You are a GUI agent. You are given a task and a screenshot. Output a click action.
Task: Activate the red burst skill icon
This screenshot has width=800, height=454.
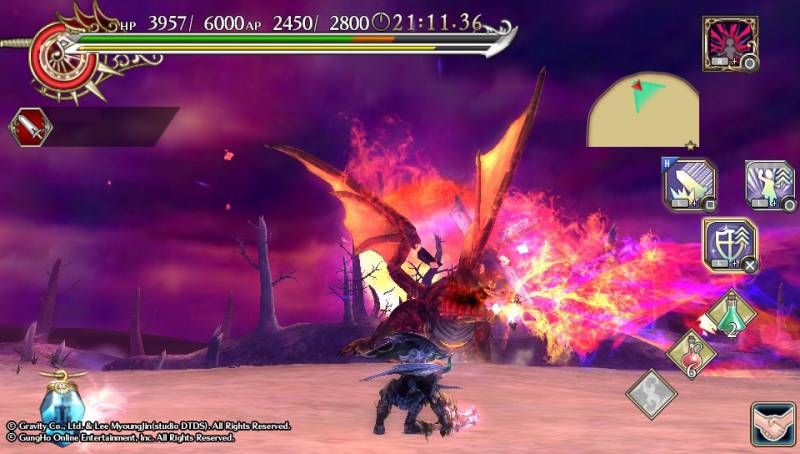coord(729,43)
